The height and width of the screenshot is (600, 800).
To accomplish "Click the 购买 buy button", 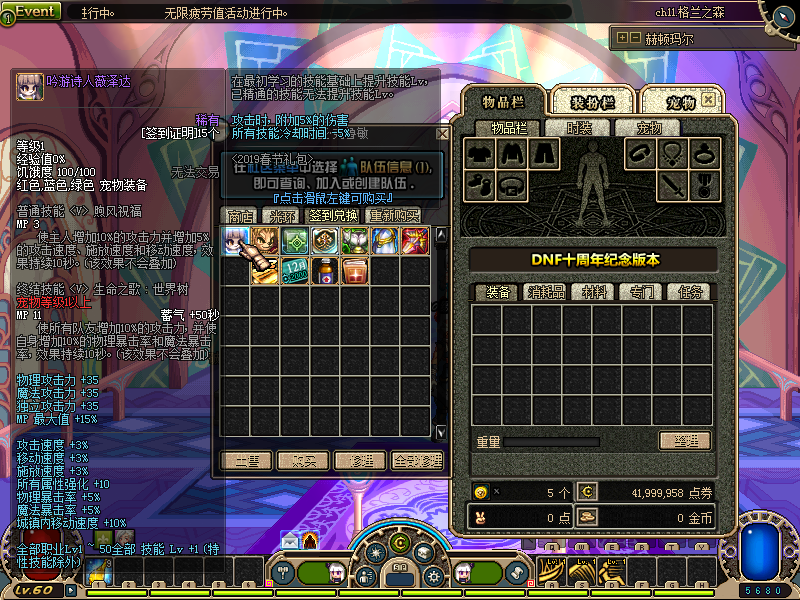I will click(x=303, y=461).
